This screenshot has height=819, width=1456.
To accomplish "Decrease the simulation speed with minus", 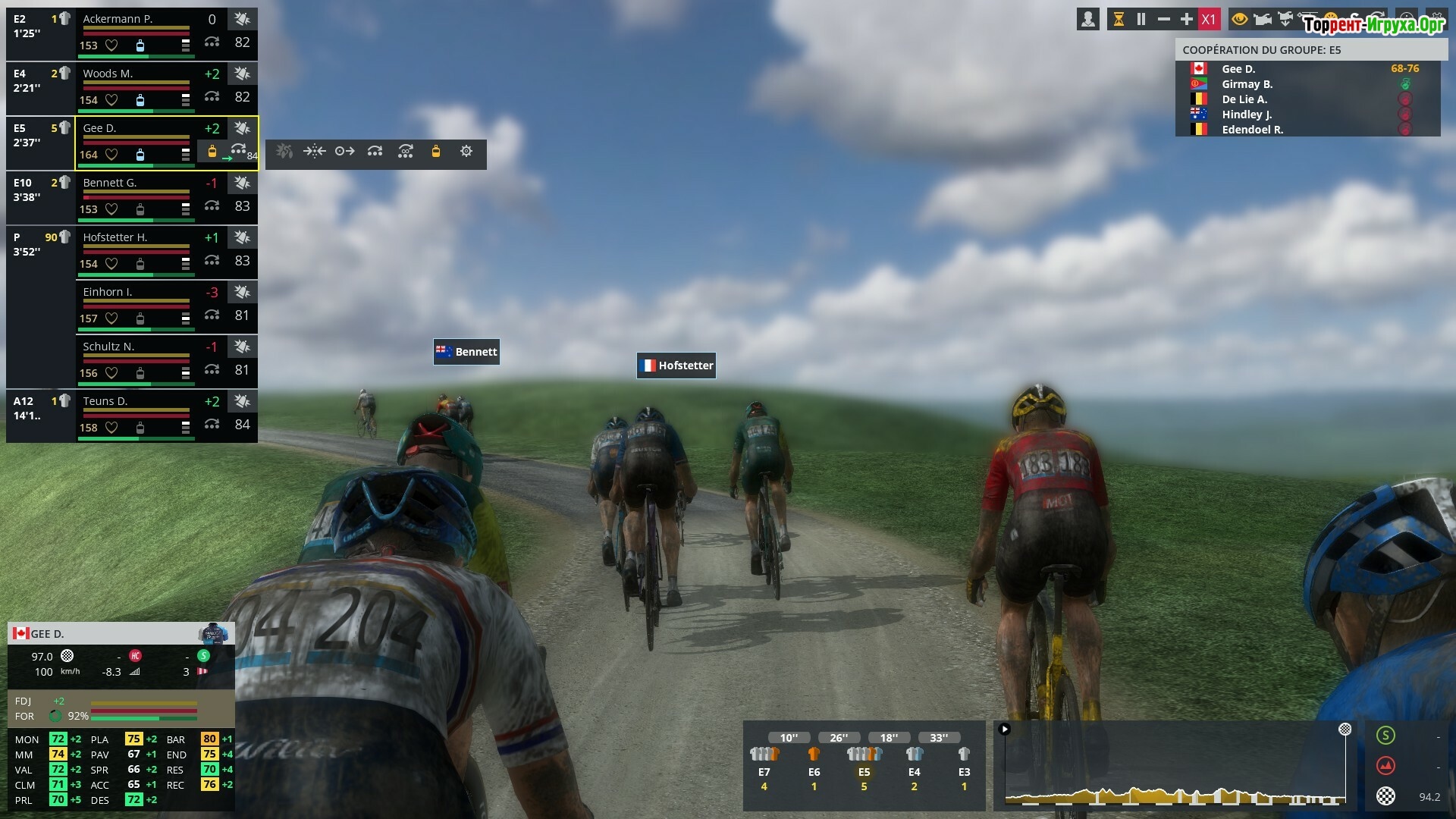I will tap(1164, 20).
